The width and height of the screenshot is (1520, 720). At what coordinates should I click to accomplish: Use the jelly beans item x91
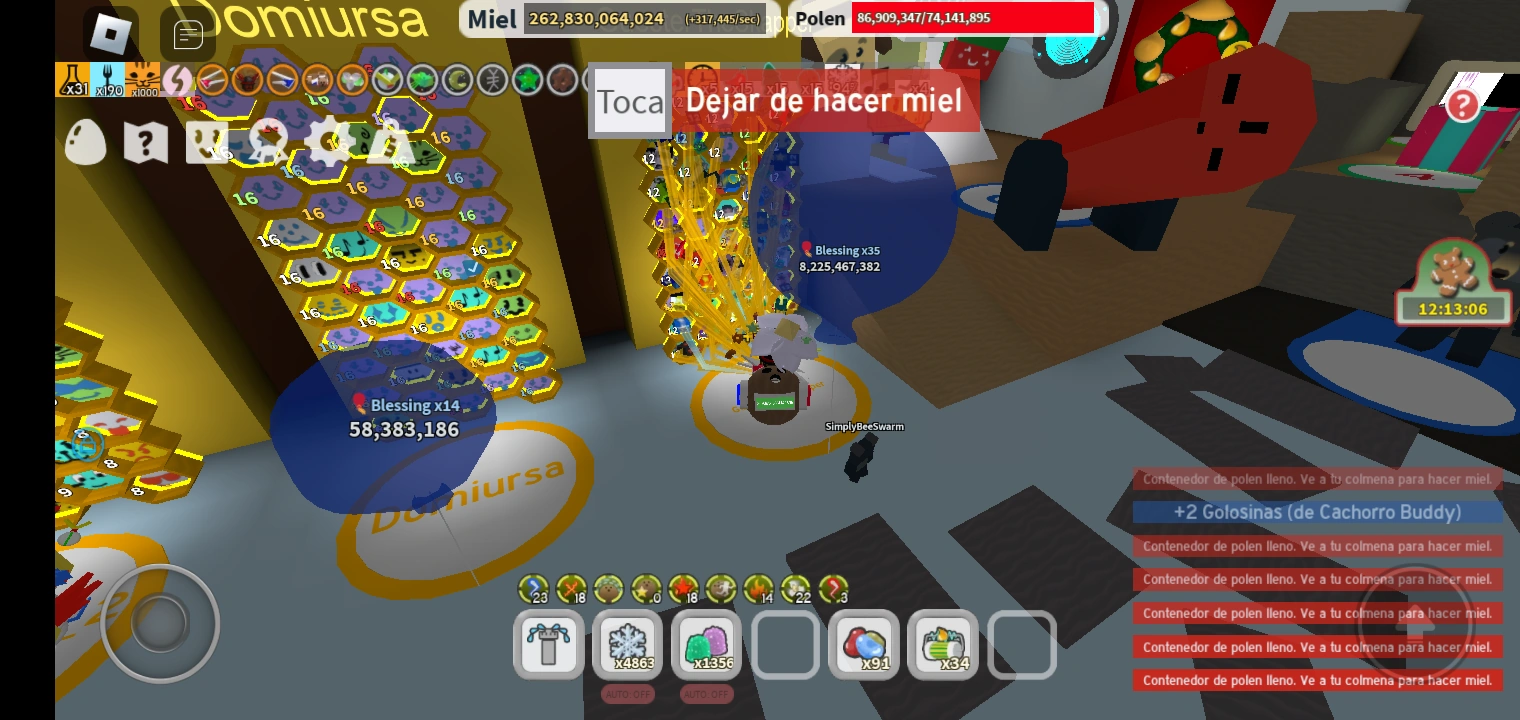864,645
